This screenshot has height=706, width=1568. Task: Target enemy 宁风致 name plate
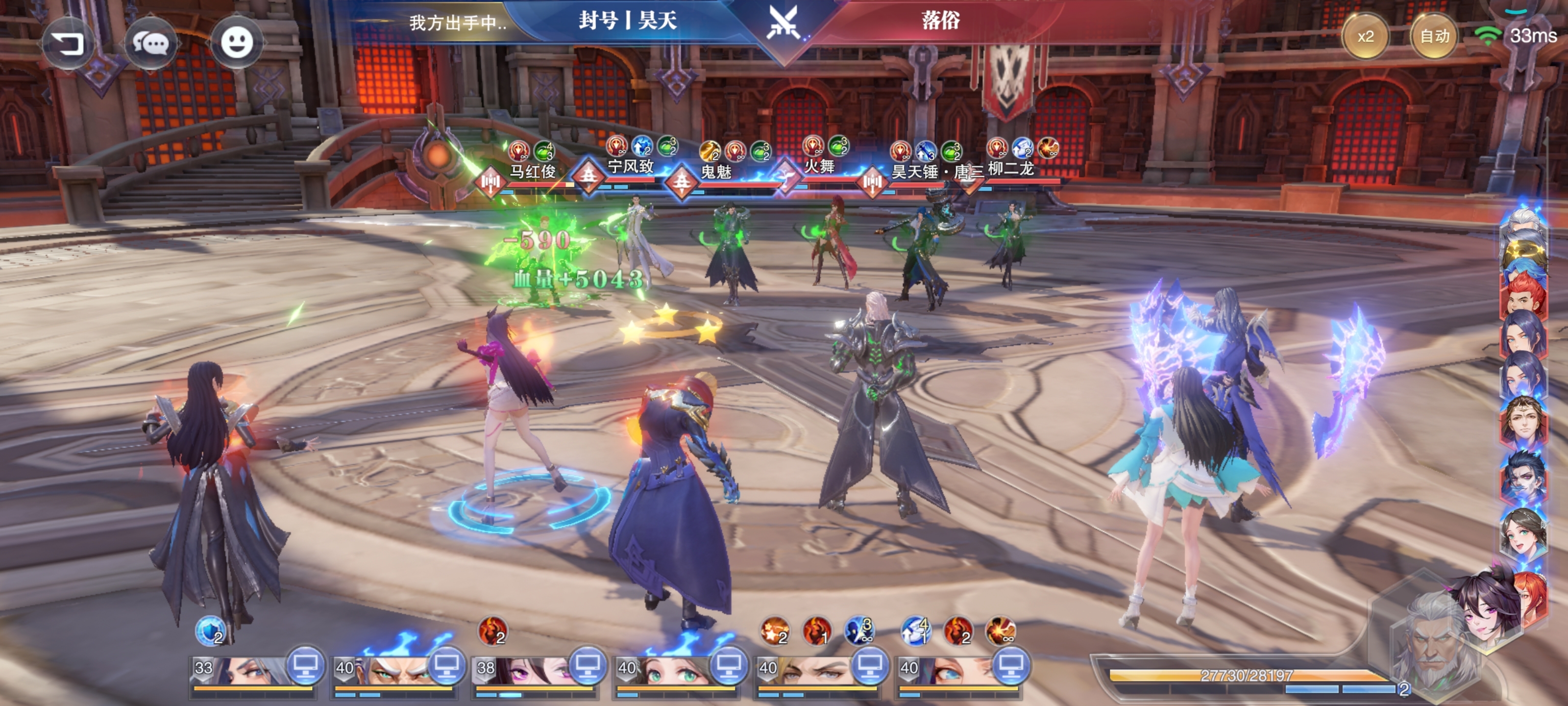point(630,167)
